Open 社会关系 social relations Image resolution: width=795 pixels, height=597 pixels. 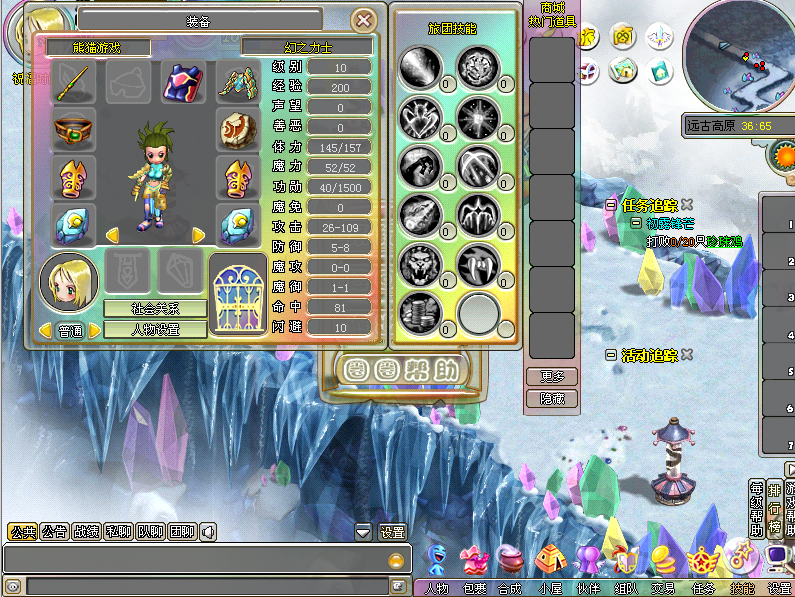(155, 309)
